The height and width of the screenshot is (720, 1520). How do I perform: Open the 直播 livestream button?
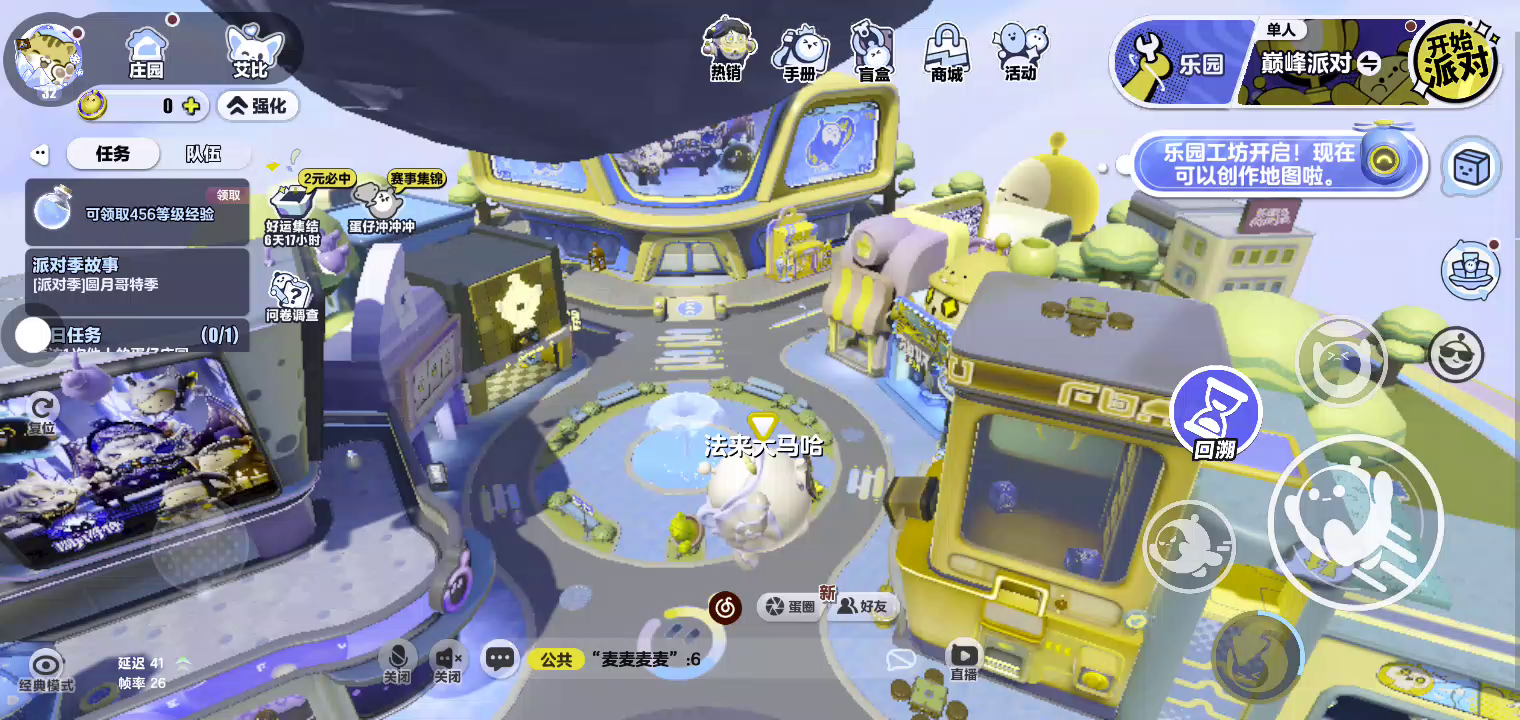[x=963, y=659]
